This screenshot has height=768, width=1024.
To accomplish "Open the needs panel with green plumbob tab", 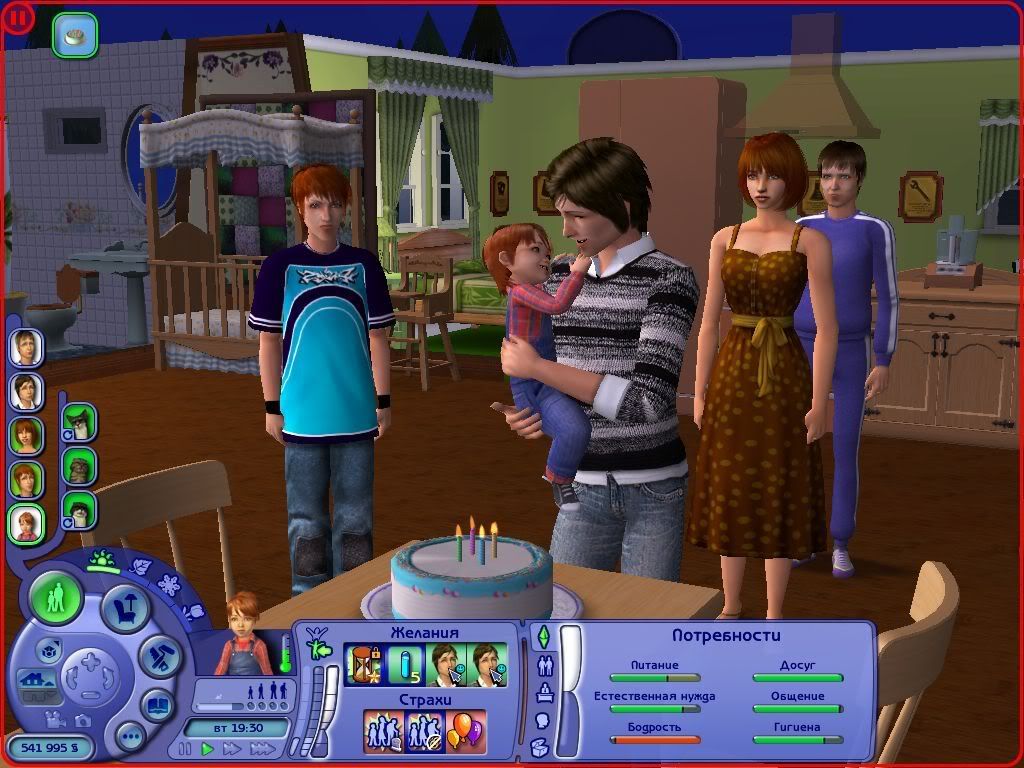I will [543, 636].
